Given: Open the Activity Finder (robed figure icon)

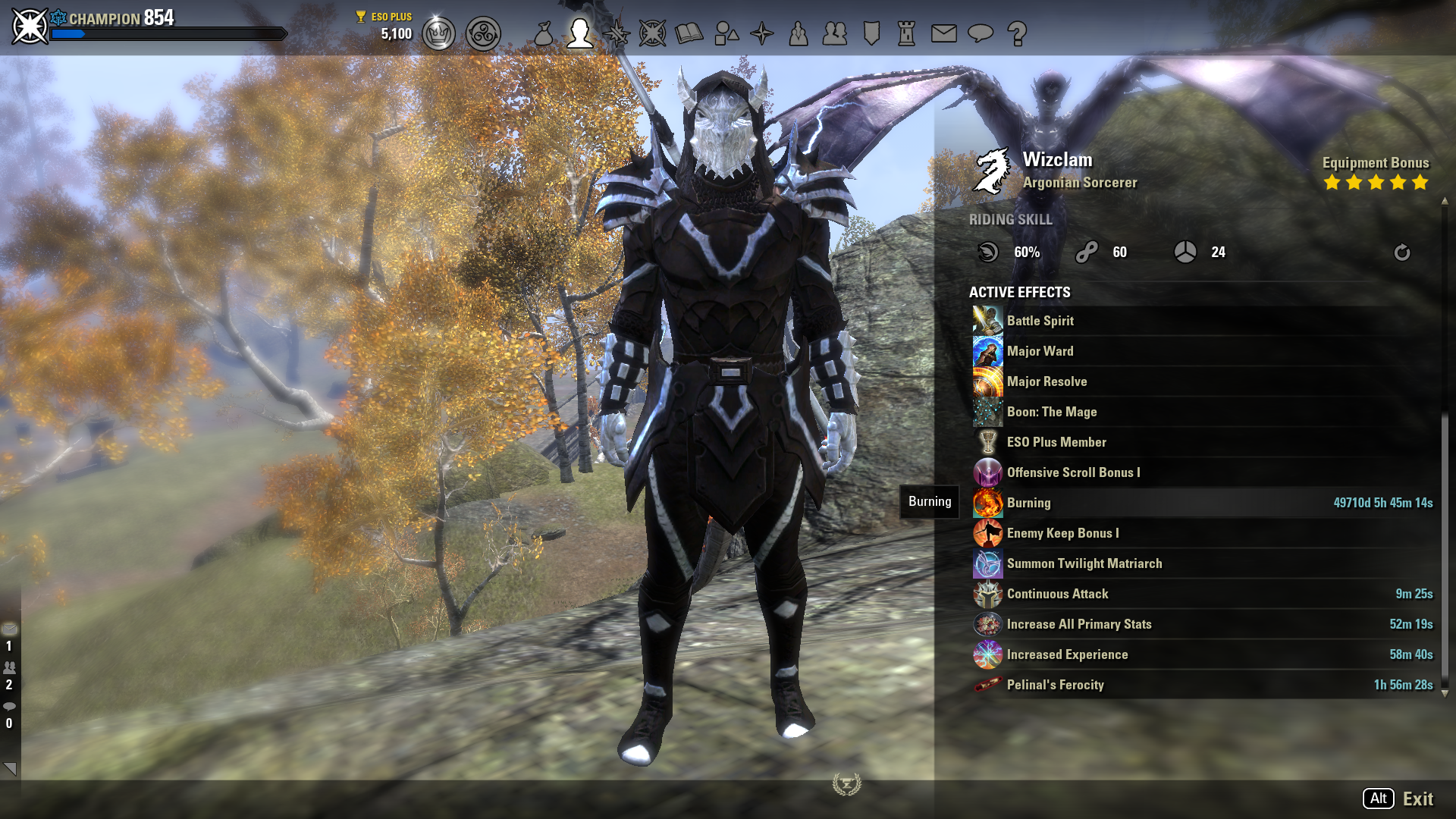Looking at the screenshot, I should click(x=798, y=33).
